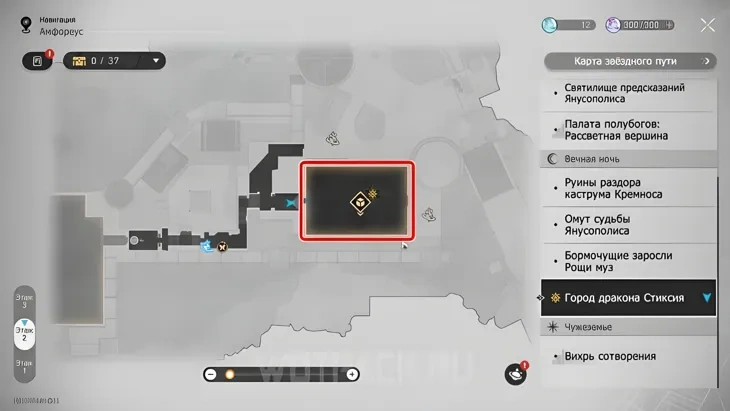Select the current floor Этаж 2

tap(24, 335)
